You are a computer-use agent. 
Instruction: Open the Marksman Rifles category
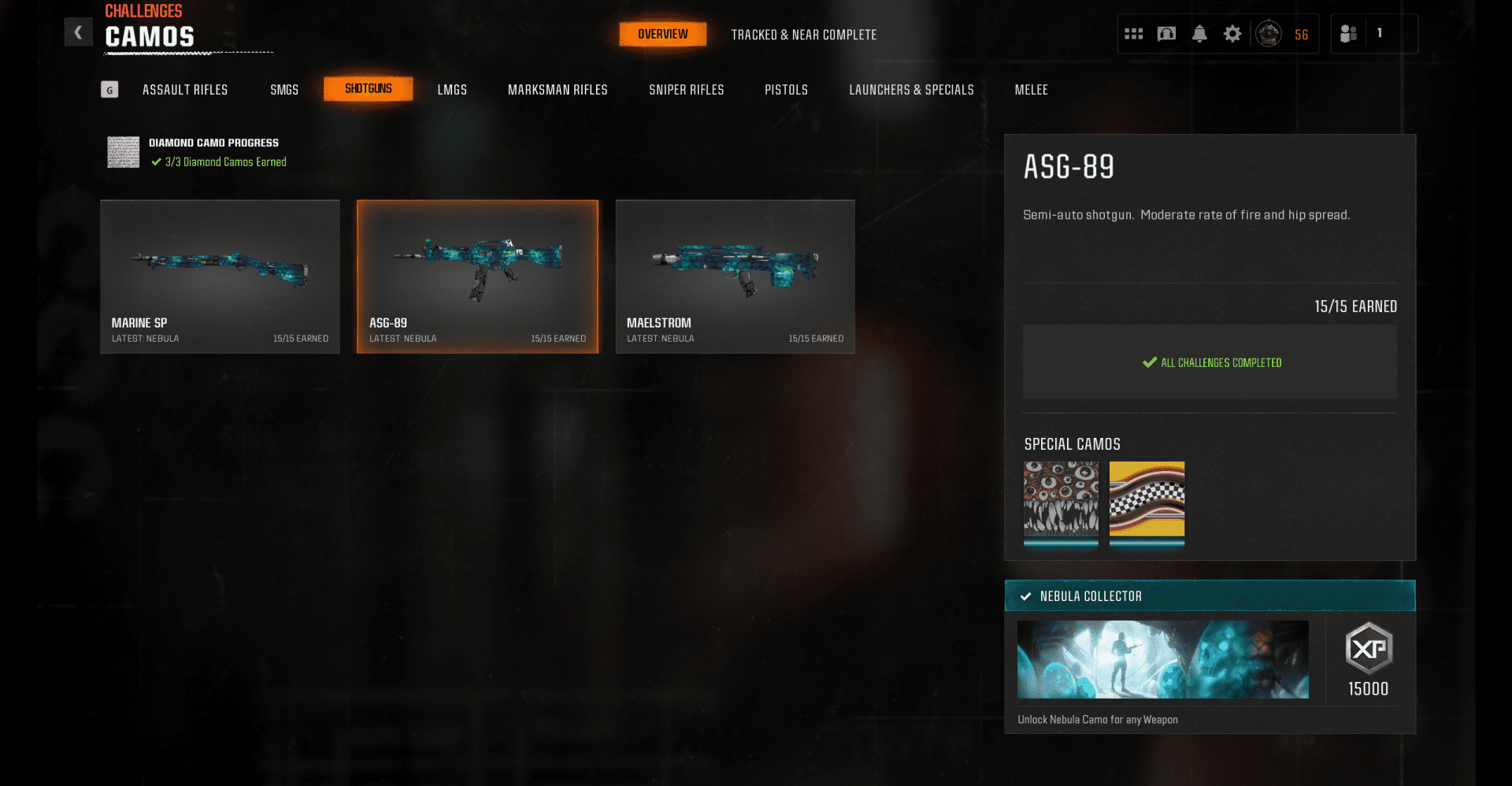click(558, 90)
